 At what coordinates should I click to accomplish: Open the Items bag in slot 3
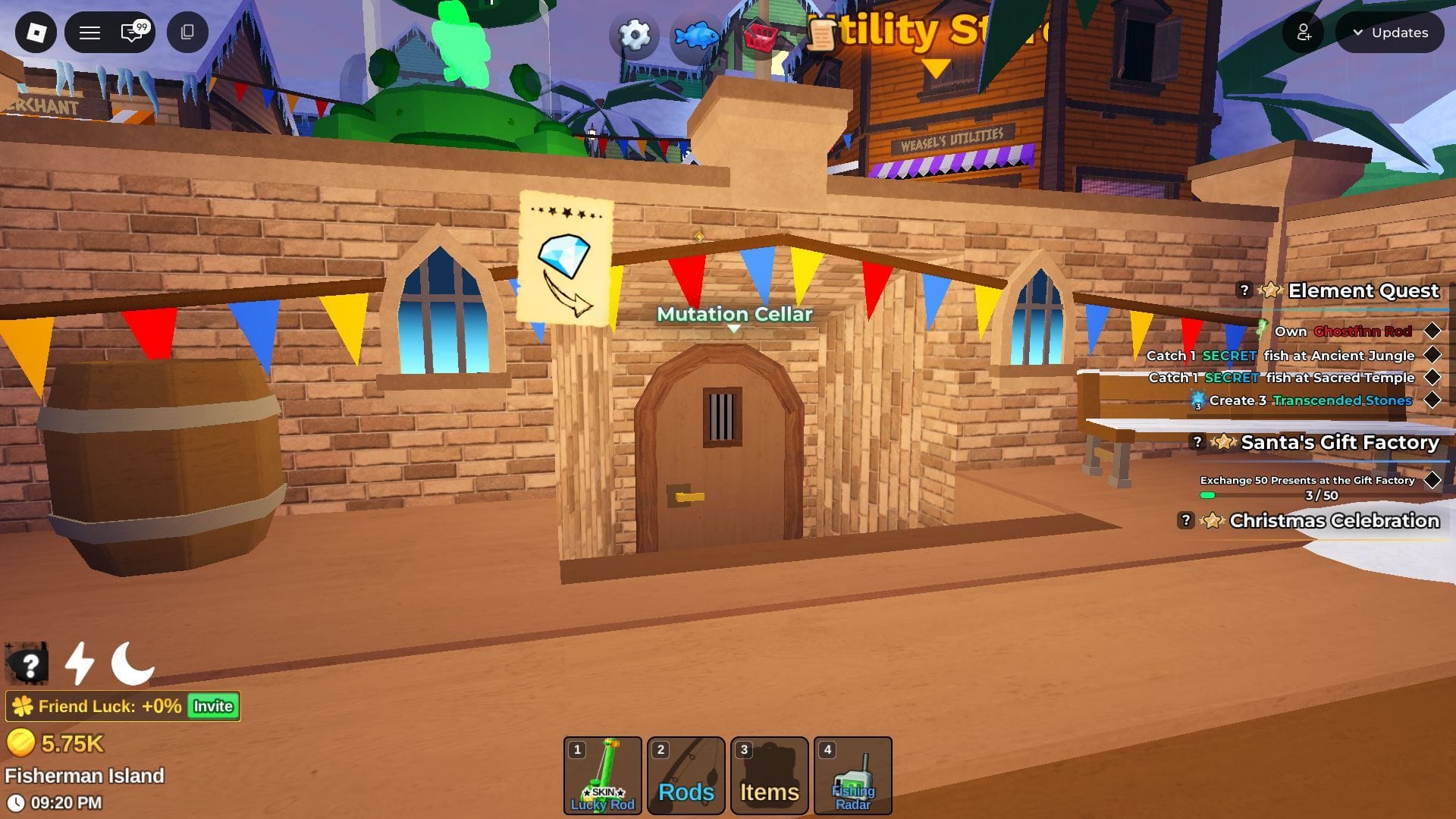tap(769, 775)
